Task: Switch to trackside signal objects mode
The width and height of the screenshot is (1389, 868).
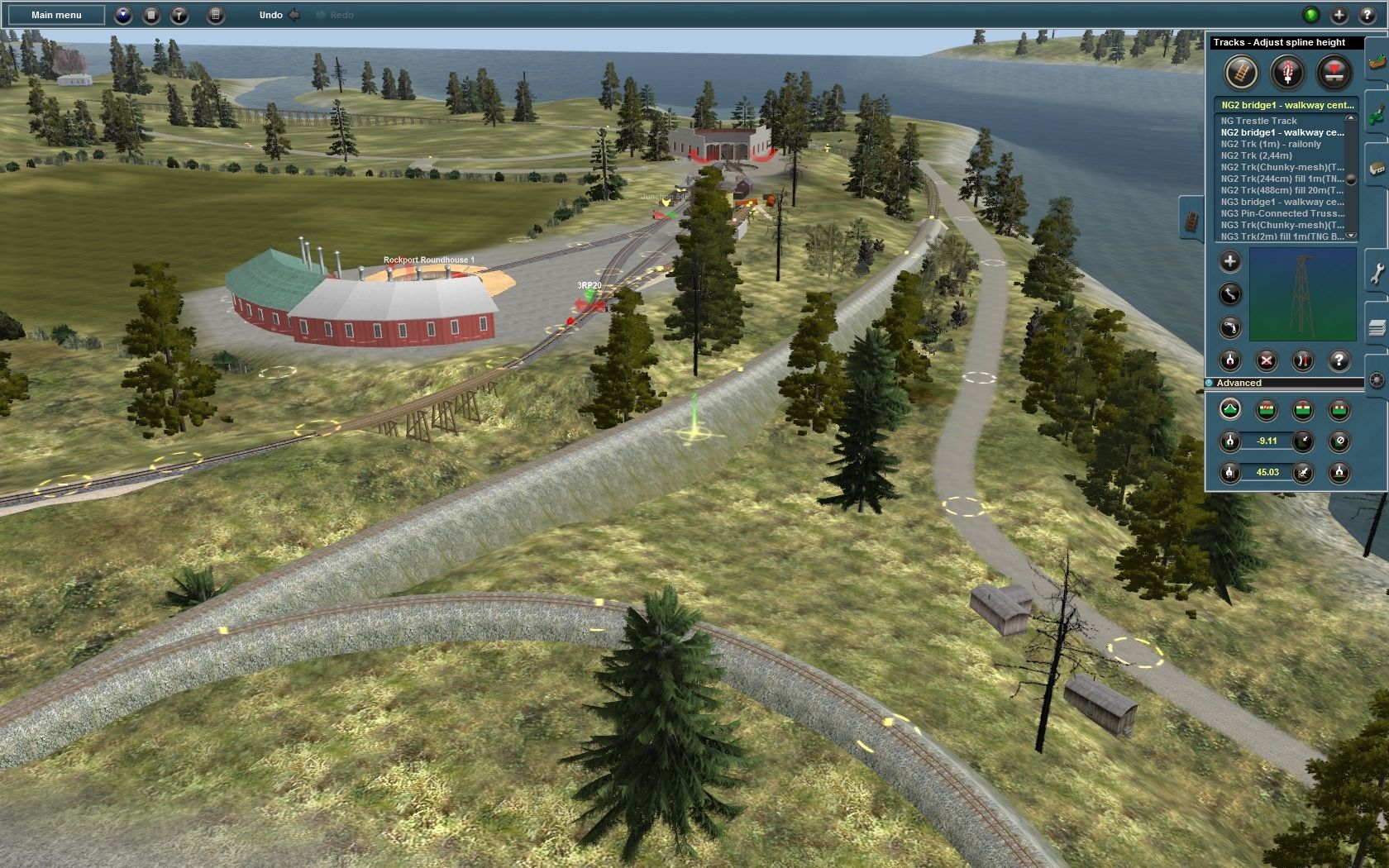Action: click(x=1287, y=73)
